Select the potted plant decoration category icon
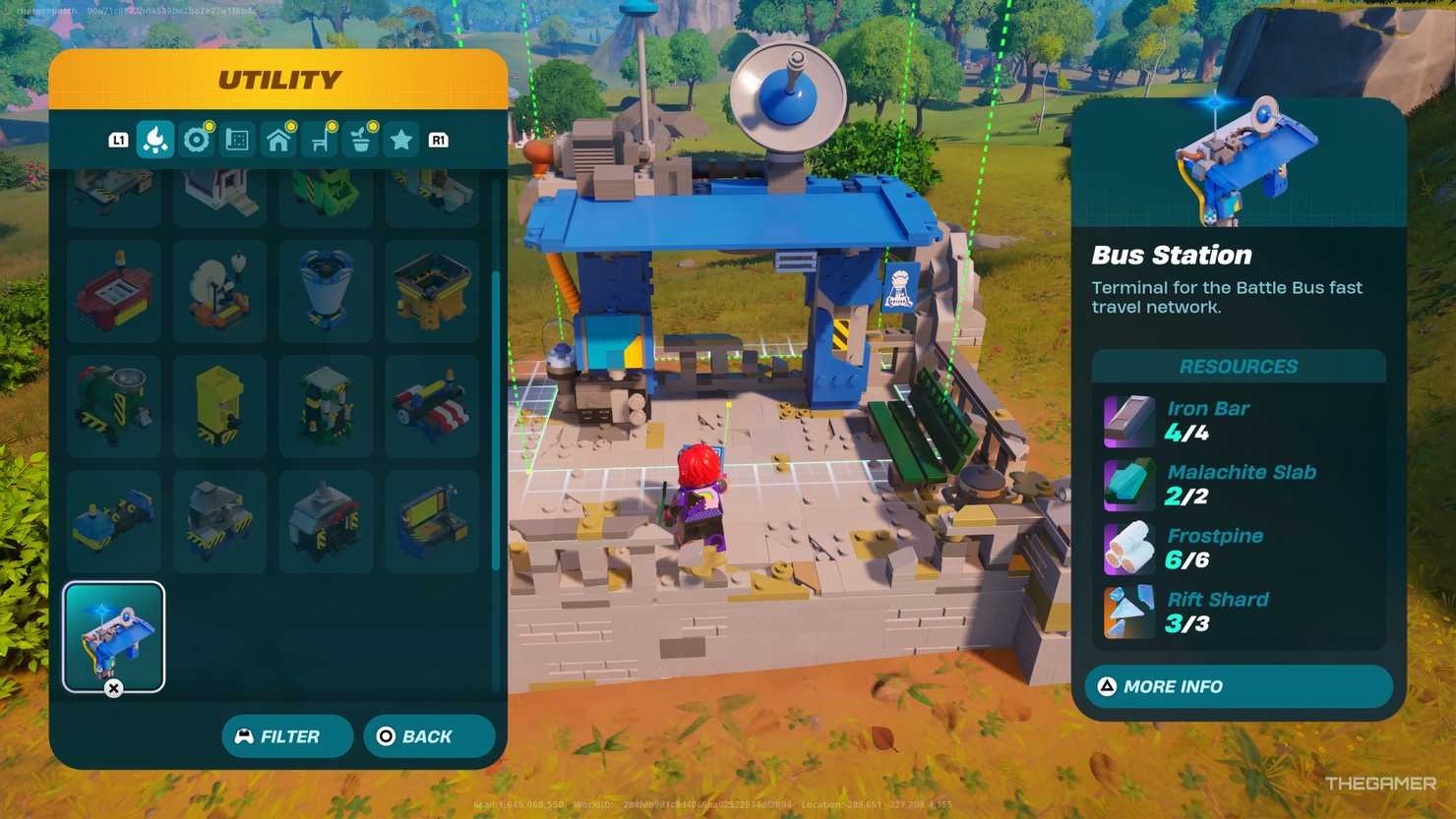 359,139
